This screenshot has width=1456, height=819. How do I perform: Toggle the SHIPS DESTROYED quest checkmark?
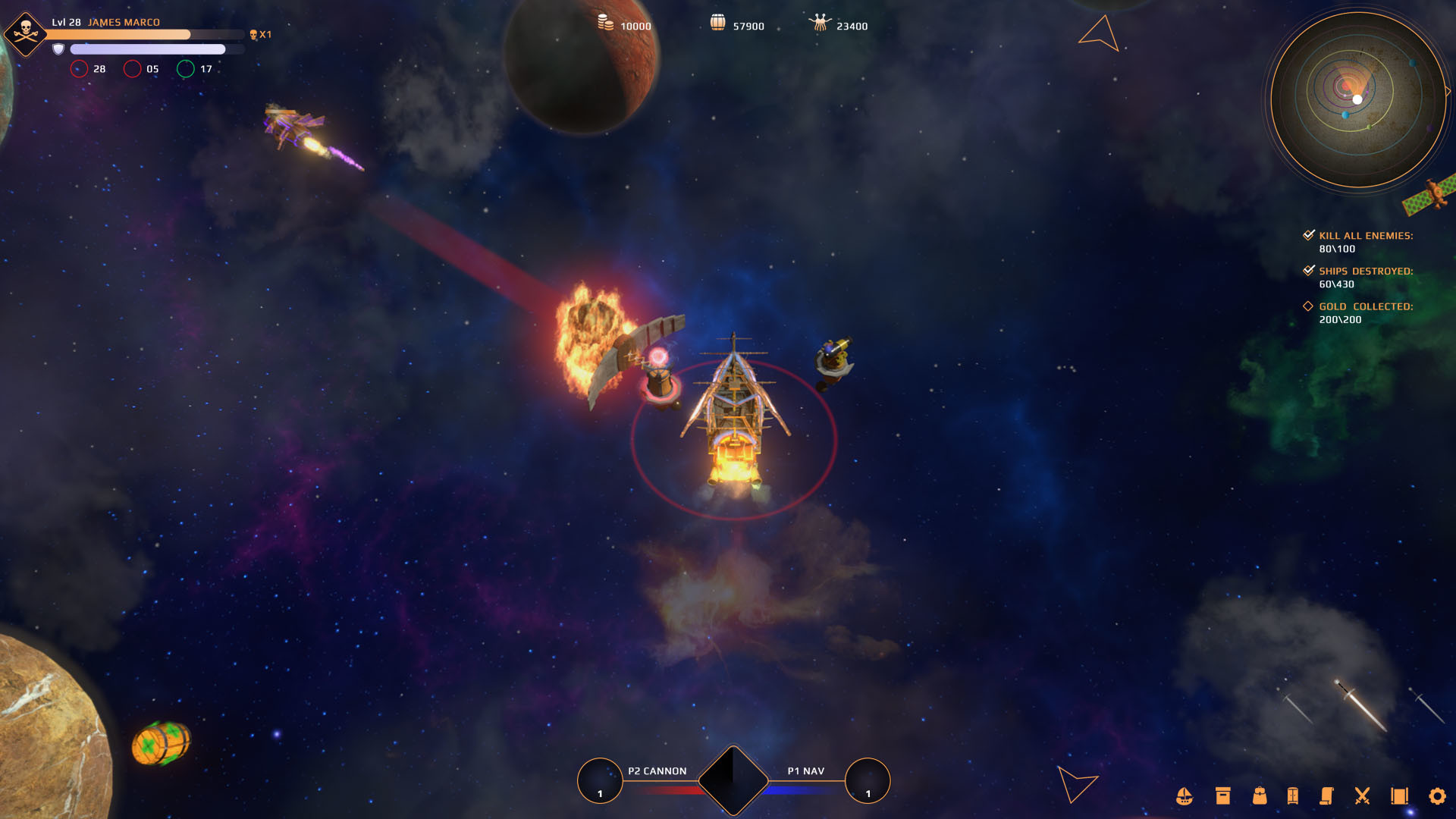tap(1308, 270)
